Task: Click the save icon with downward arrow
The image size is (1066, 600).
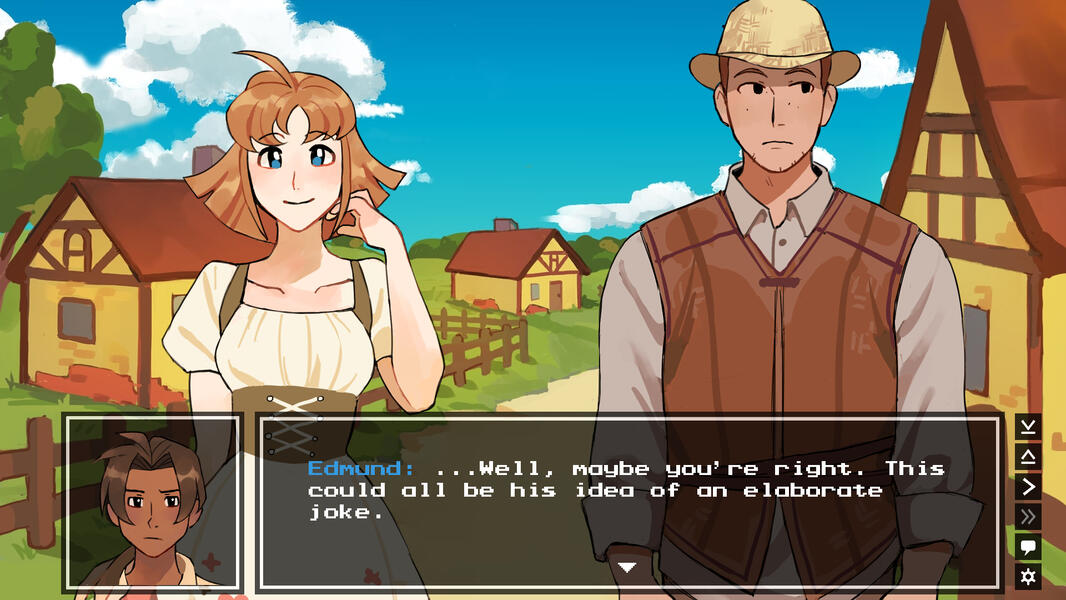Action: click(x=1028, y=427)
